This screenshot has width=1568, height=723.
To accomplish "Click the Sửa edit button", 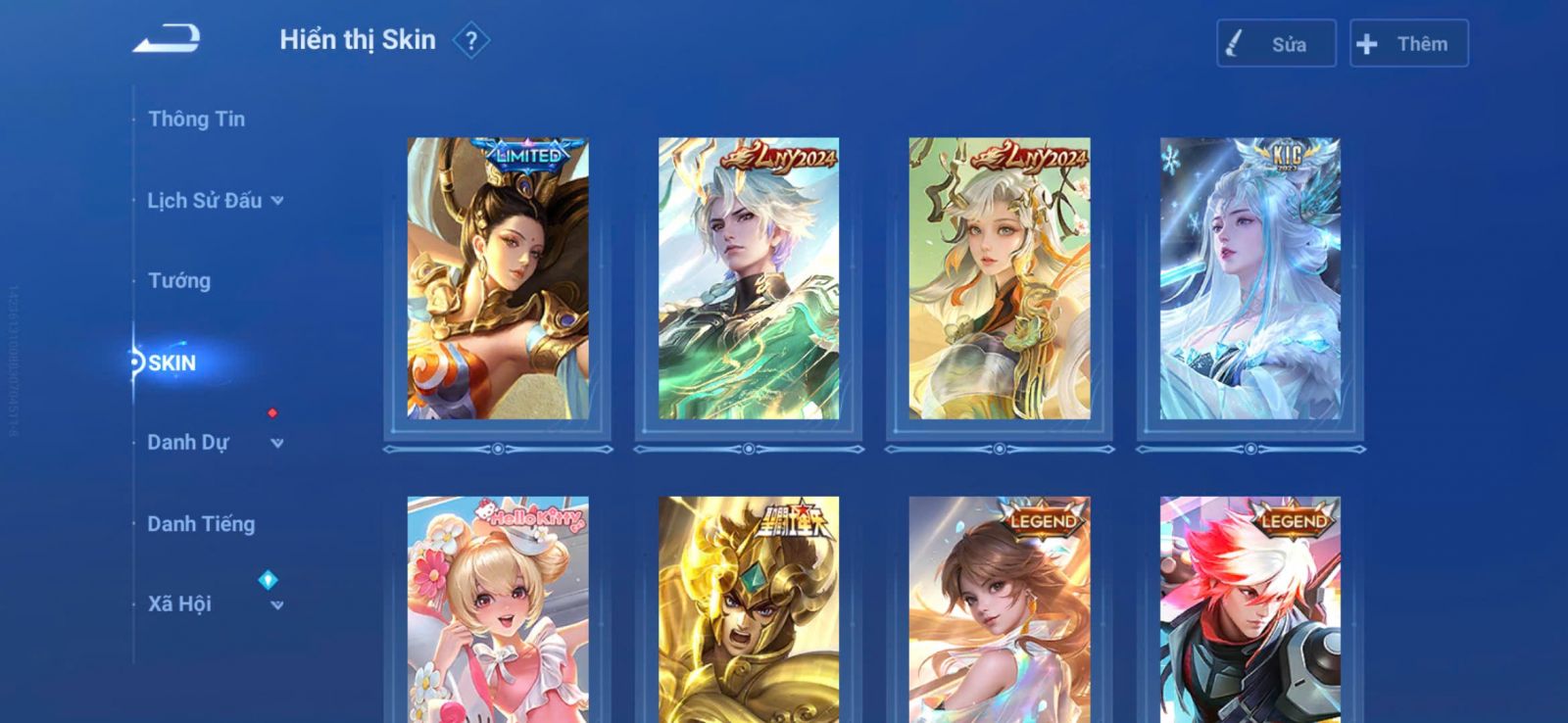I will coord(1276,44).
